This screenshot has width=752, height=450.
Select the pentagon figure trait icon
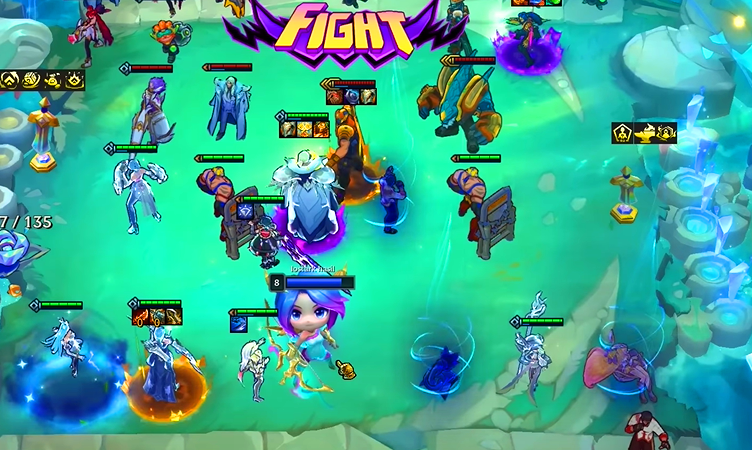622,132
